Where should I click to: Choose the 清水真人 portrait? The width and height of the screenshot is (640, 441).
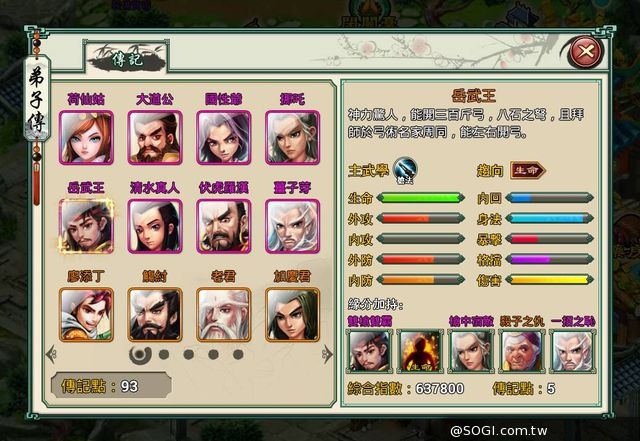(154, 224)
